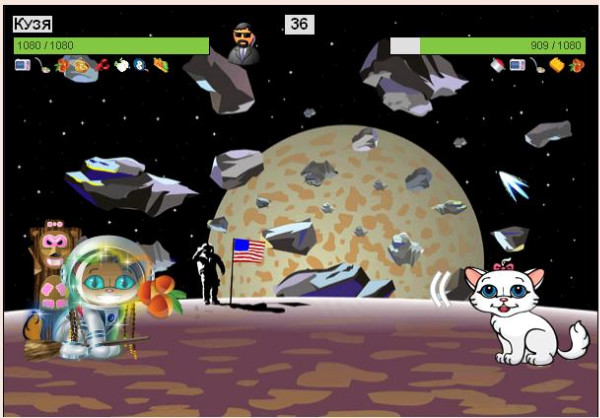Select Кузя's ladle item icon
Image resolution: width=600 pixels, height=418 pixels.
tap(42, 65)
